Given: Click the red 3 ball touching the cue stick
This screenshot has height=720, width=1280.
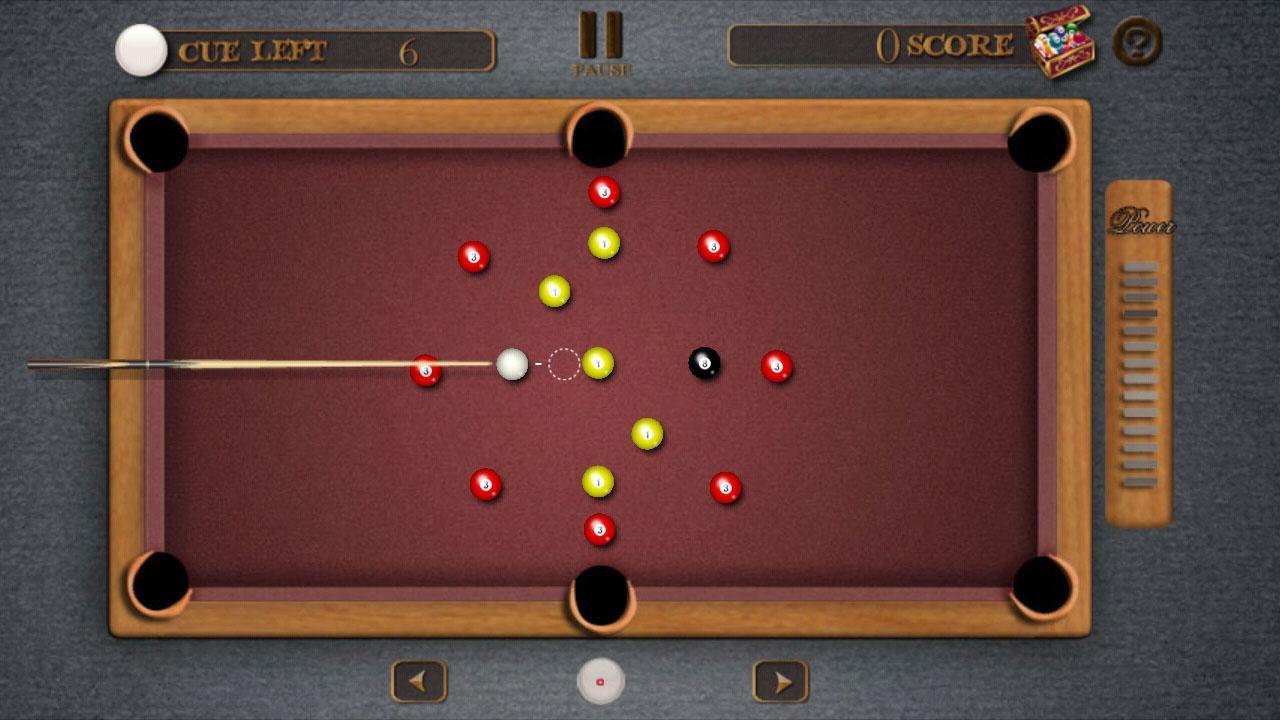Looking at the screenshot, I should pos(425,370).
